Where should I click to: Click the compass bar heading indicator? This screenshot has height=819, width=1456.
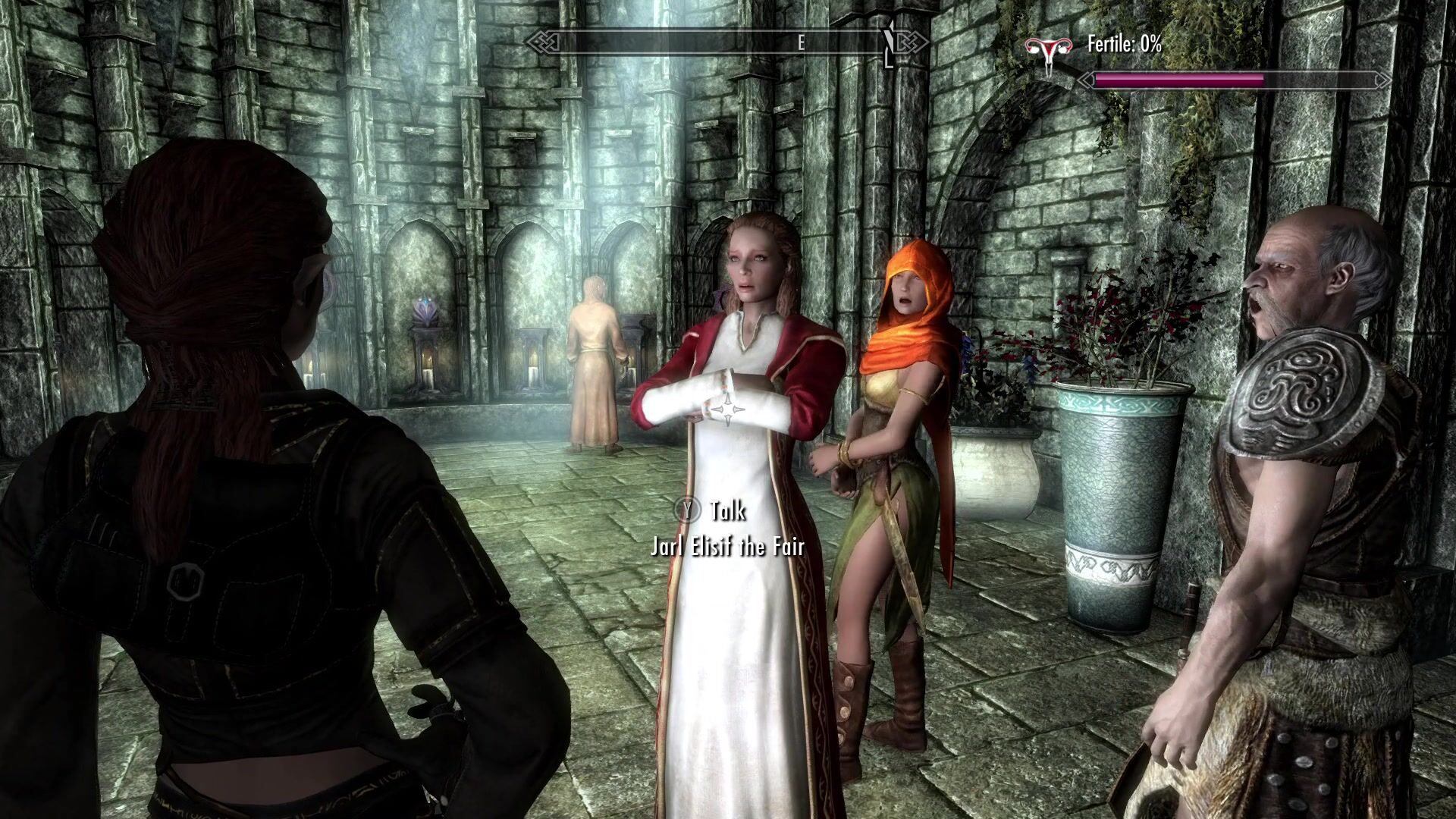tap(800, 43)
